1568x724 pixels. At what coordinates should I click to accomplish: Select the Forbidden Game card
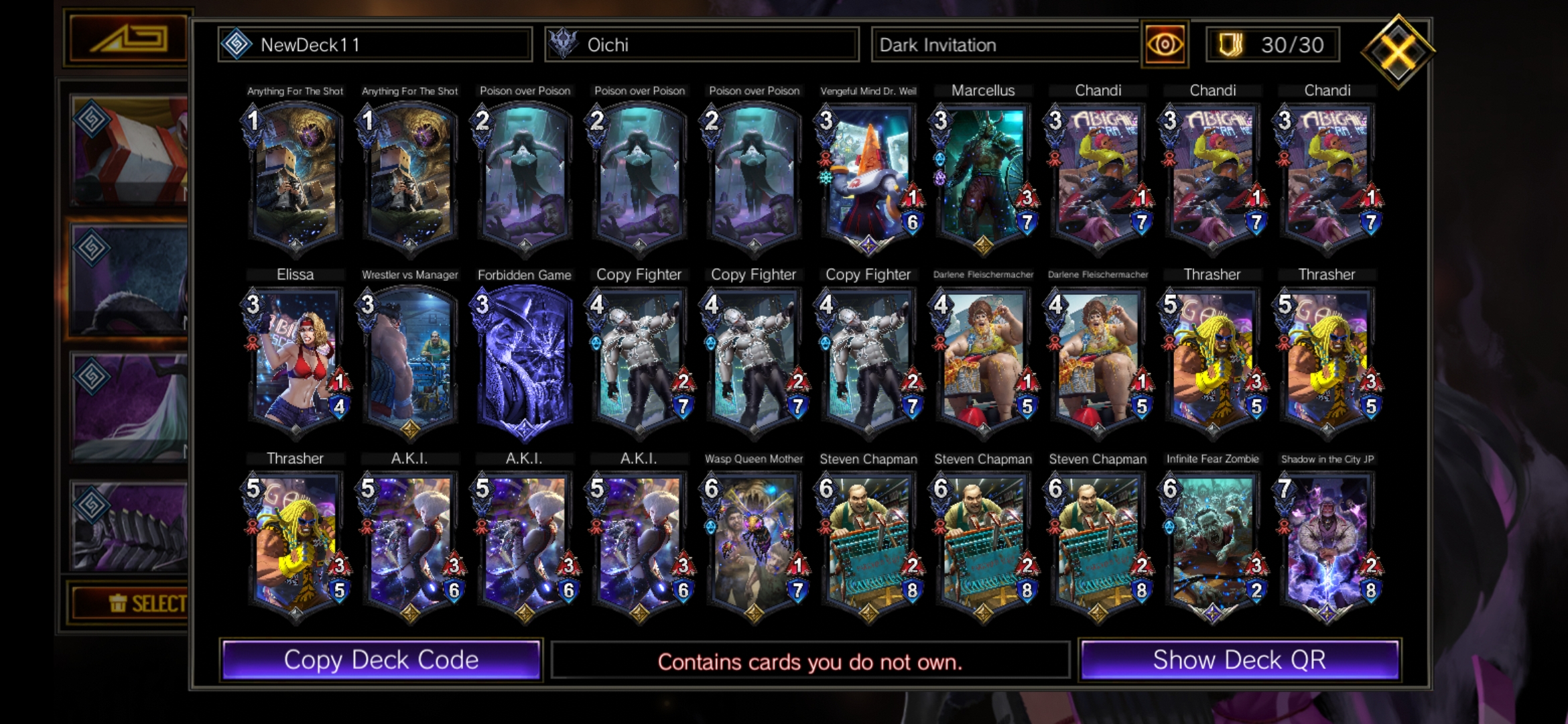tap(525, 362)
